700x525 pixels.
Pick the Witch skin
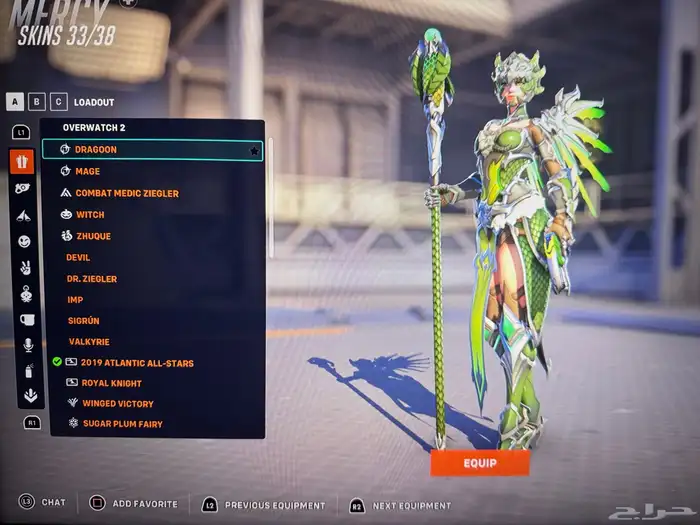pos(89,215)
